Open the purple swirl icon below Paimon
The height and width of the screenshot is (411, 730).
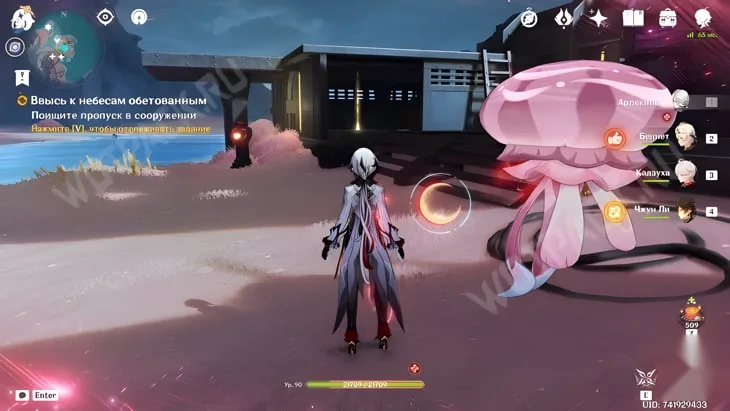click(x=14, y=47)
